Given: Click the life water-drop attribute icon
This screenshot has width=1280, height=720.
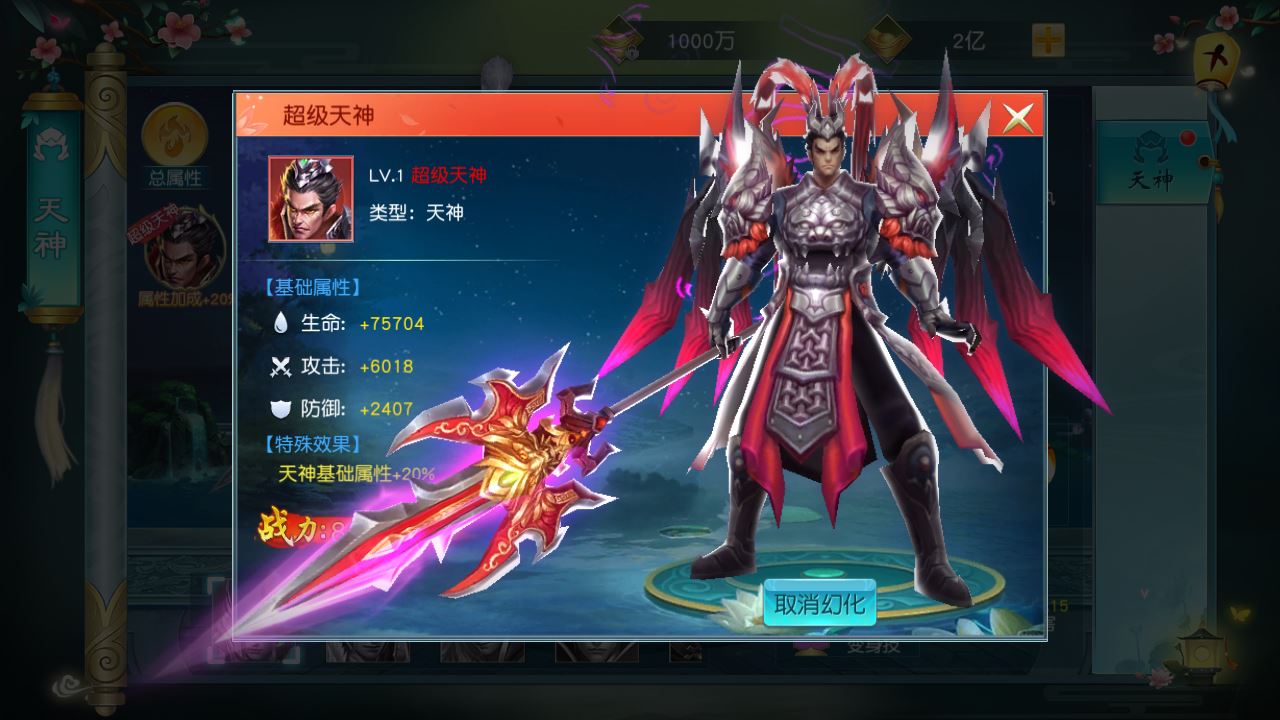Looking at the screenshot, I should tap(283, 323).
